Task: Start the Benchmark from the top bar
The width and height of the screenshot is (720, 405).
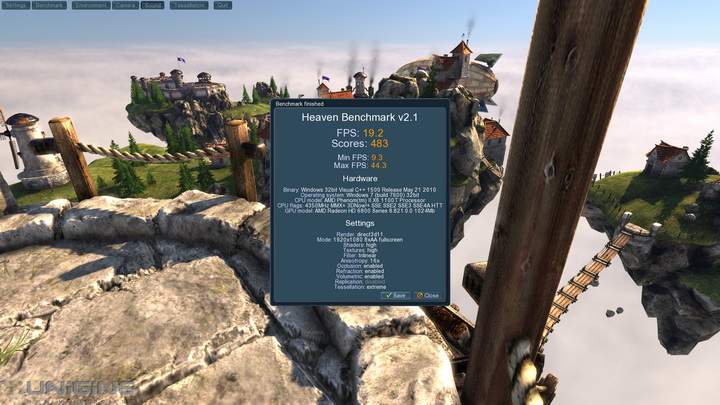Action: pyautogui.click(x=49, y=5)
